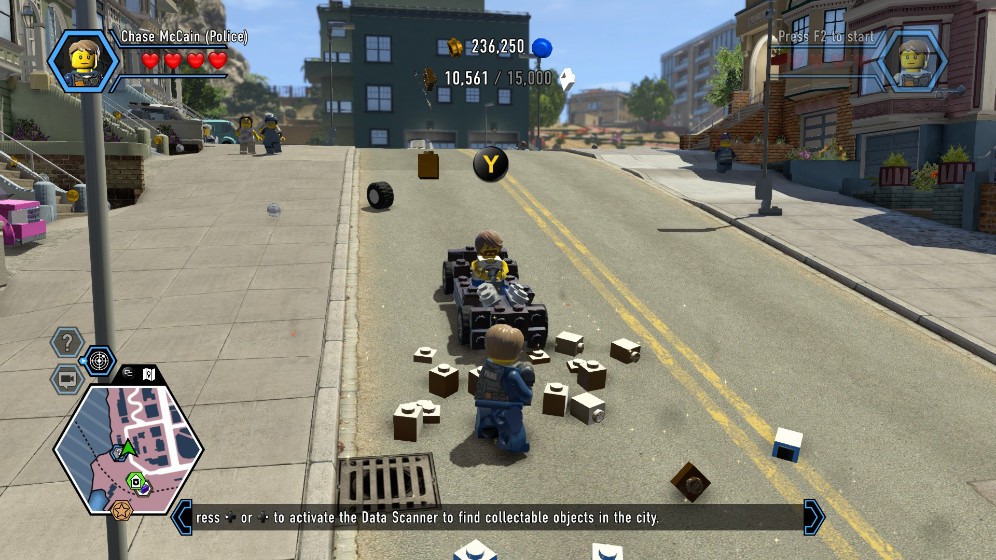The image size is (996, 560).
Task: Select the video camera communicator icon
Action: [x=67, y=379]
